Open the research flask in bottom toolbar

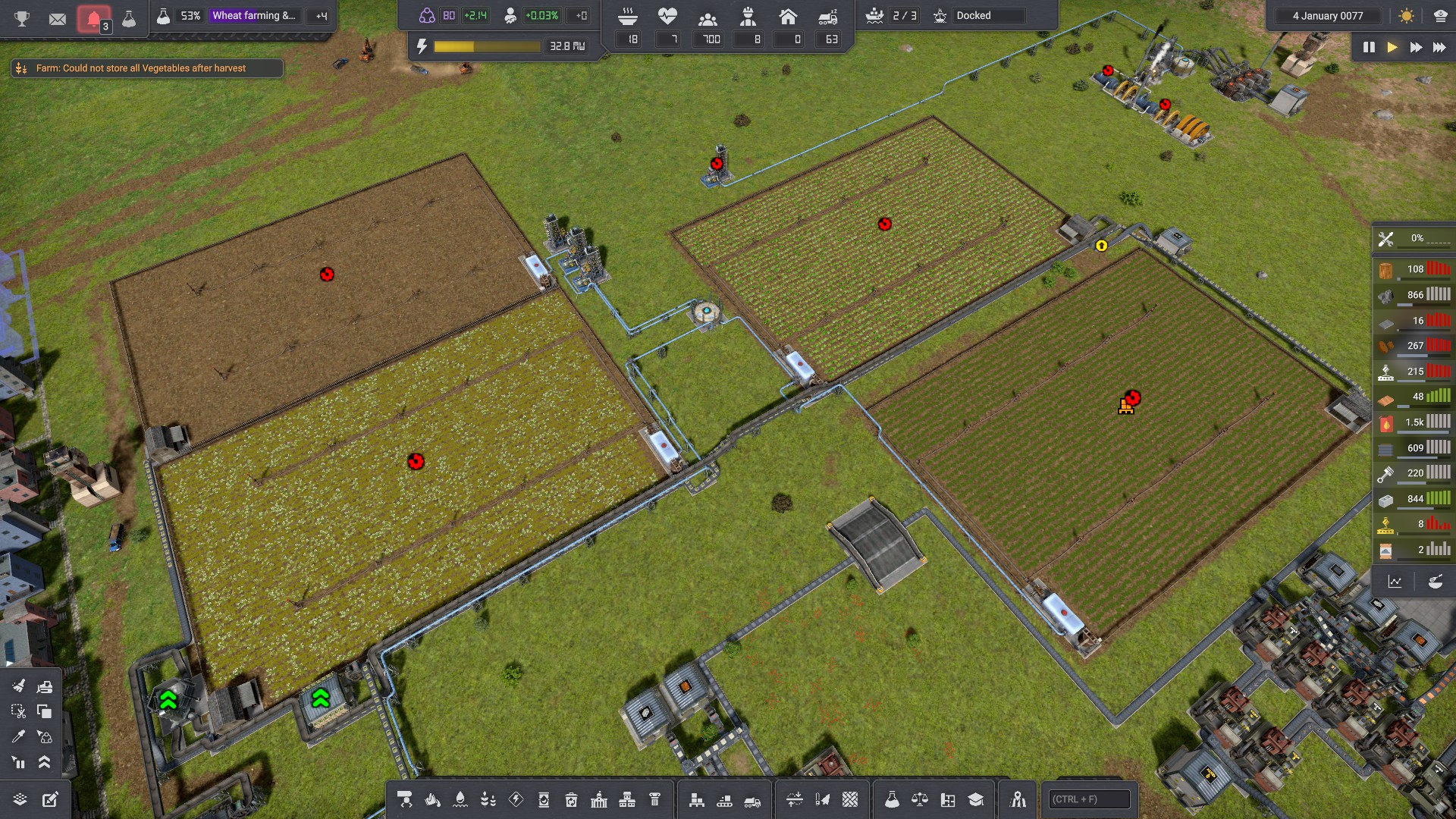click(892, 799)
